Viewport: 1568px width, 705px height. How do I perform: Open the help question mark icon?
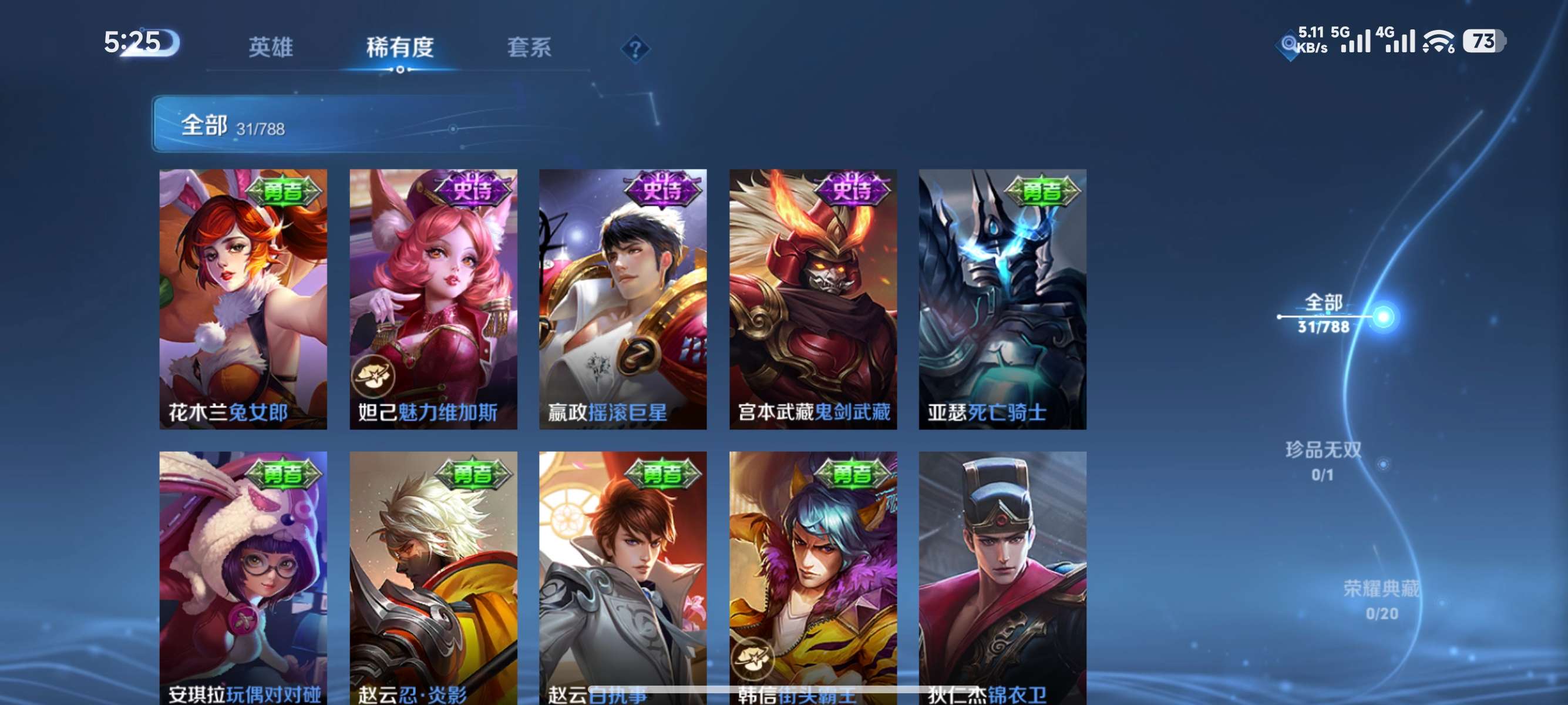click(x=635, y=48)
